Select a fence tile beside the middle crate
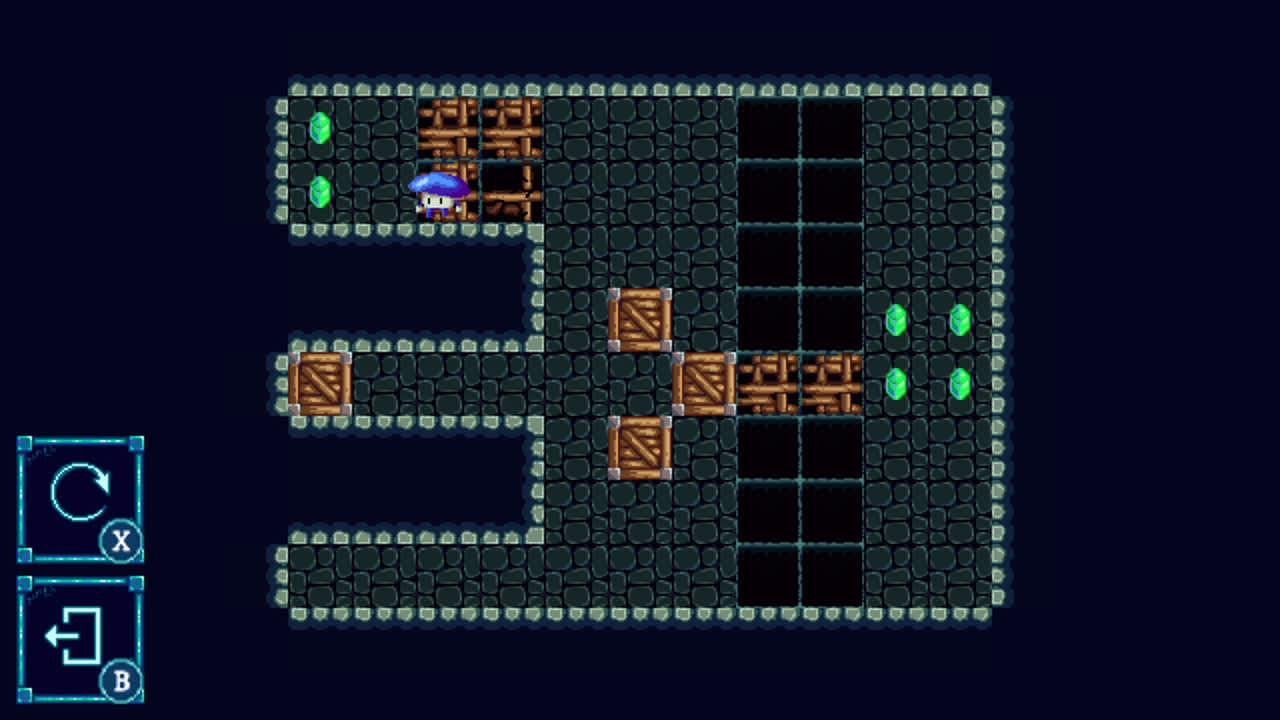The height and width of the screenshot is (720, 1280). [770, 385]
